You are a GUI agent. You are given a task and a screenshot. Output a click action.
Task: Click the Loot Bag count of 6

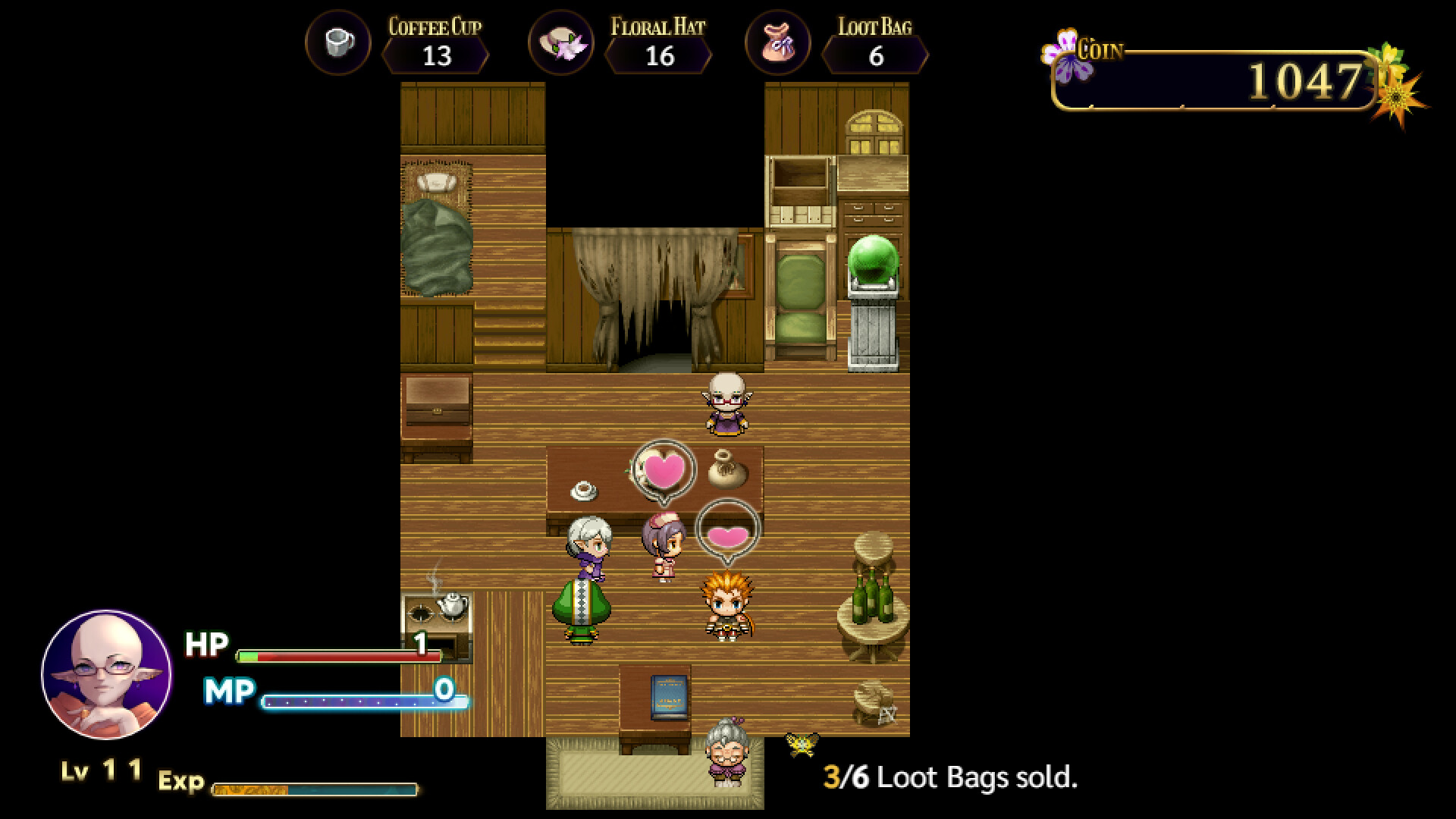876,56
